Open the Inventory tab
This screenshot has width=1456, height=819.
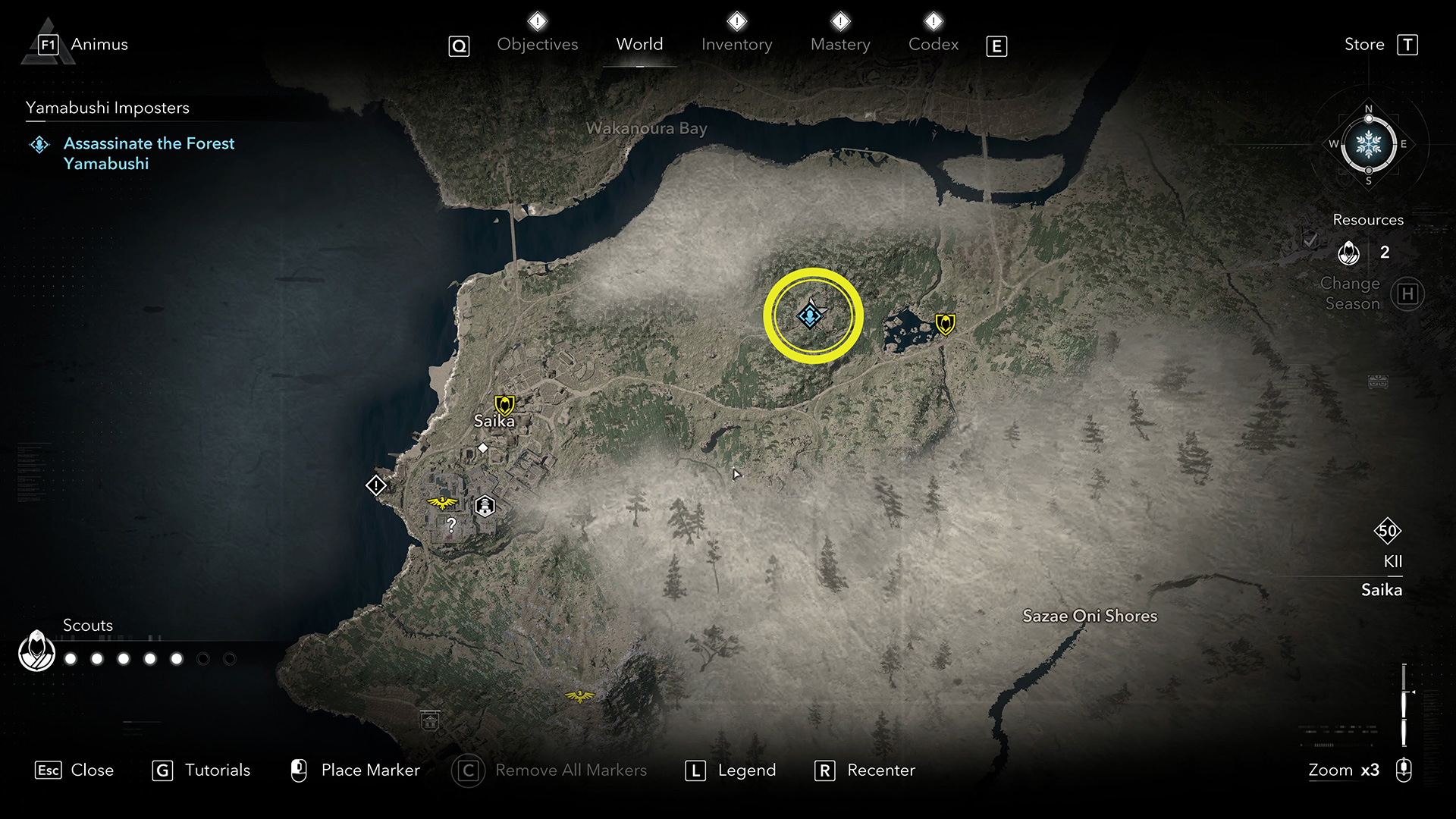[736, 45]
